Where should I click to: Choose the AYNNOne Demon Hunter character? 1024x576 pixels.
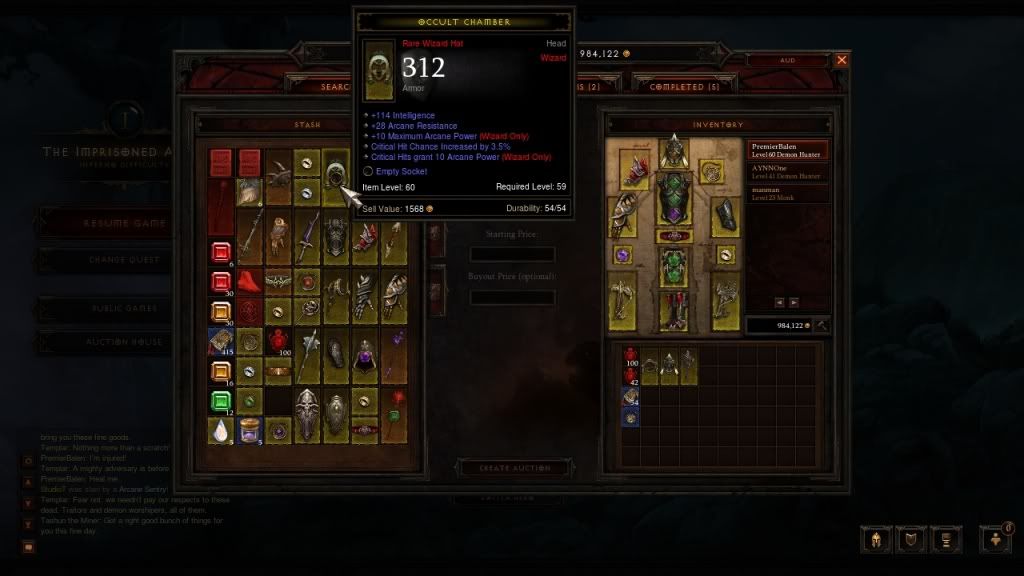788,173
